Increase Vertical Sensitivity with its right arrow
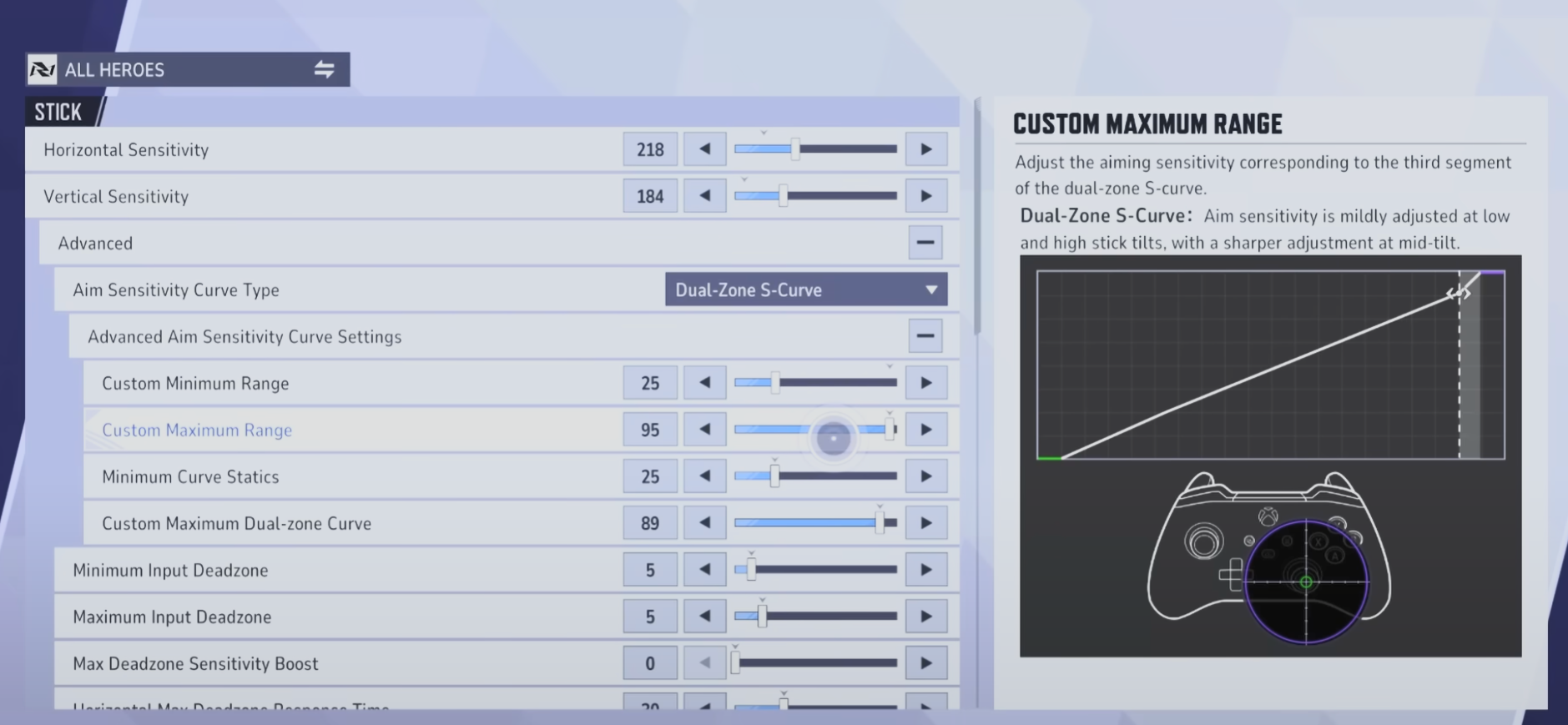The height and width of the screenshot is (725, 1568). [x=928, y=195]
